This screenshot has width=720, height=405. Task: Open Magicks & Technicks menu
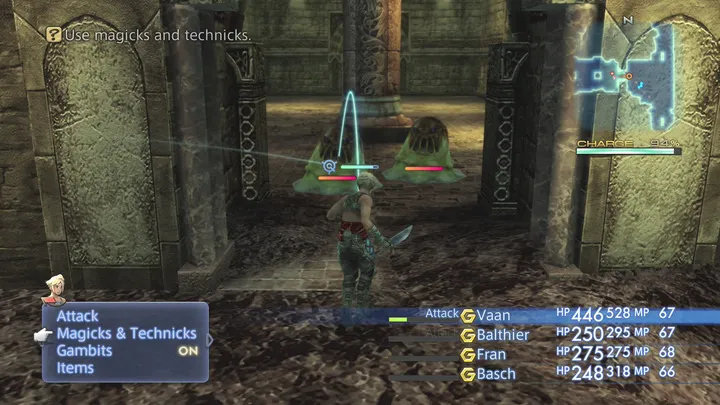126,333
